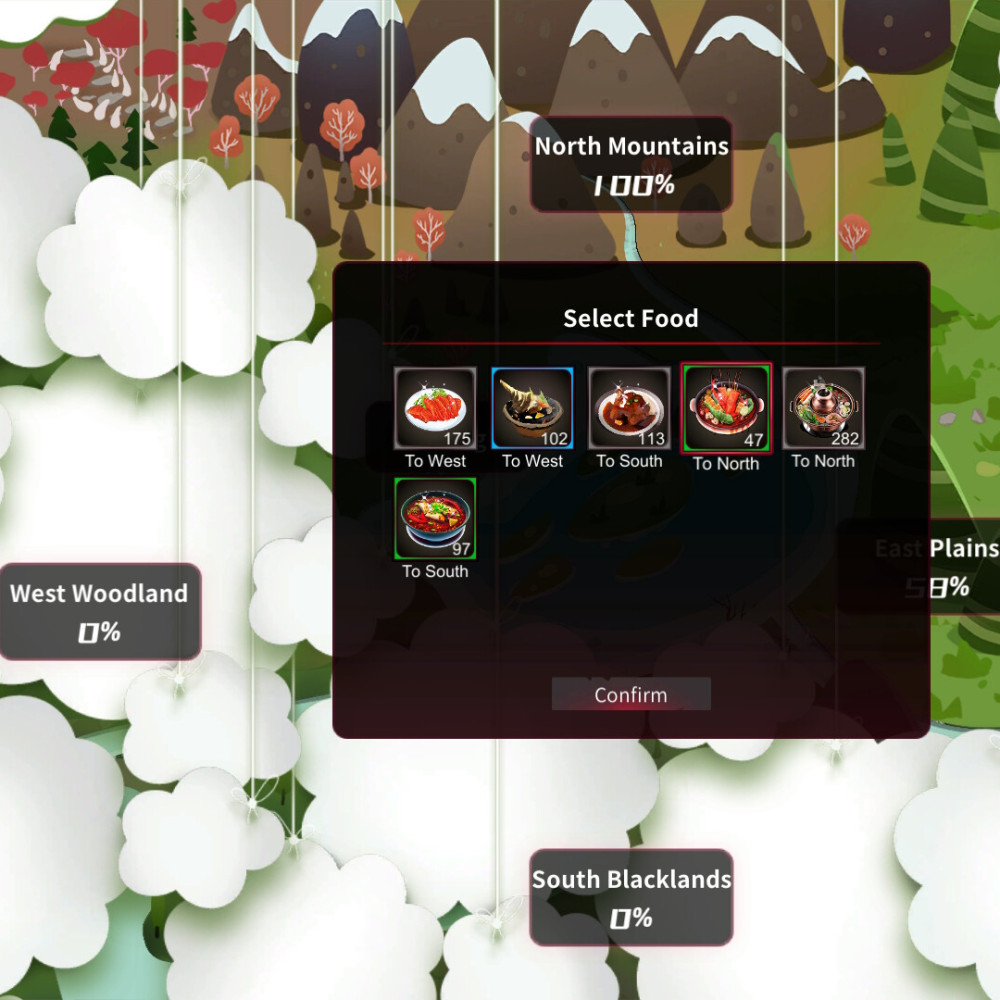Screen dimensions: 1000x1000
Task: Confirm the selected food
Action: pyautogui.click(x=631, y=694)
